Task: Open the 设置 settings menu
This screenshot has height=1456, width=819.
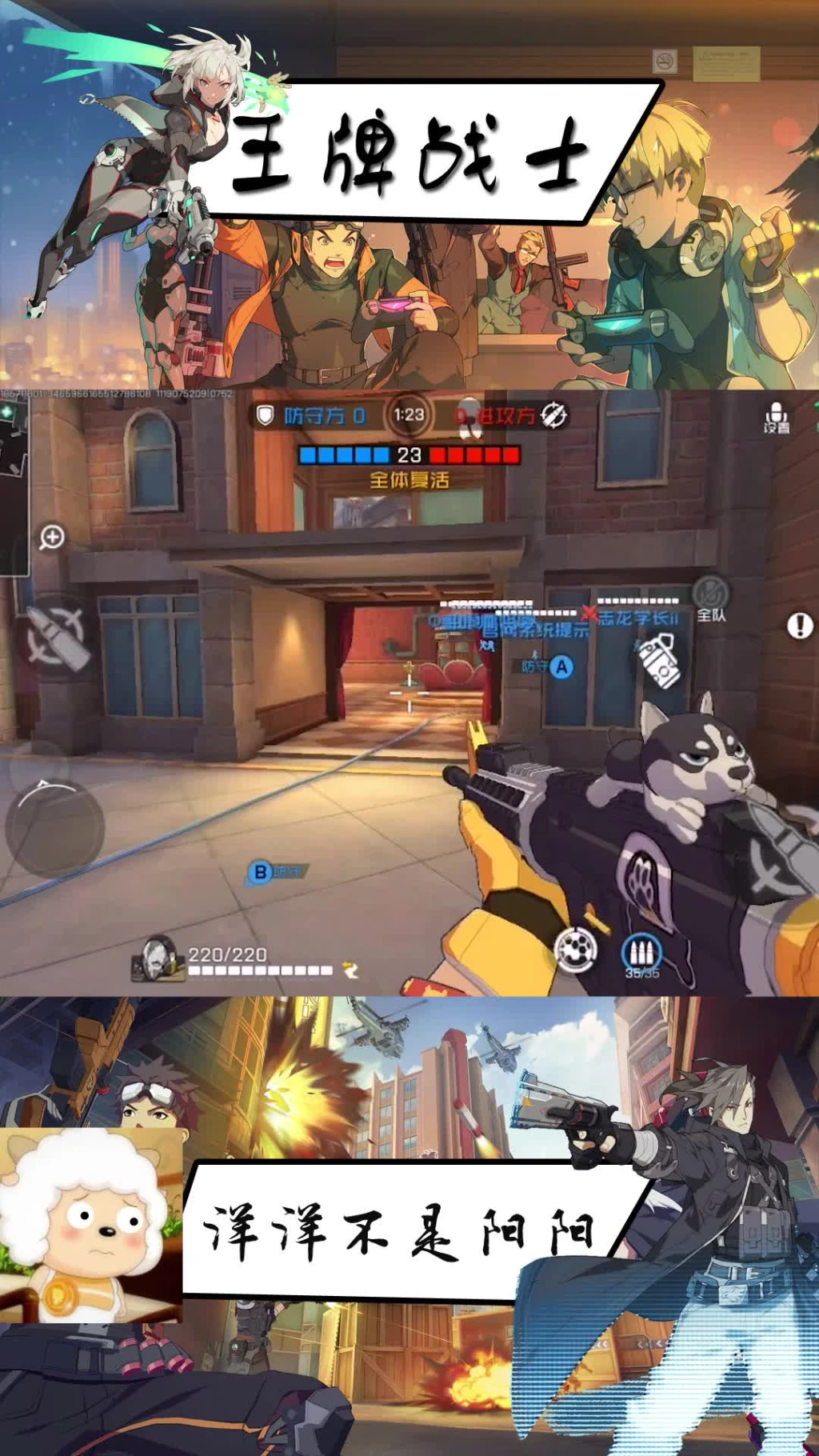Action: click(x=776, y=418)
